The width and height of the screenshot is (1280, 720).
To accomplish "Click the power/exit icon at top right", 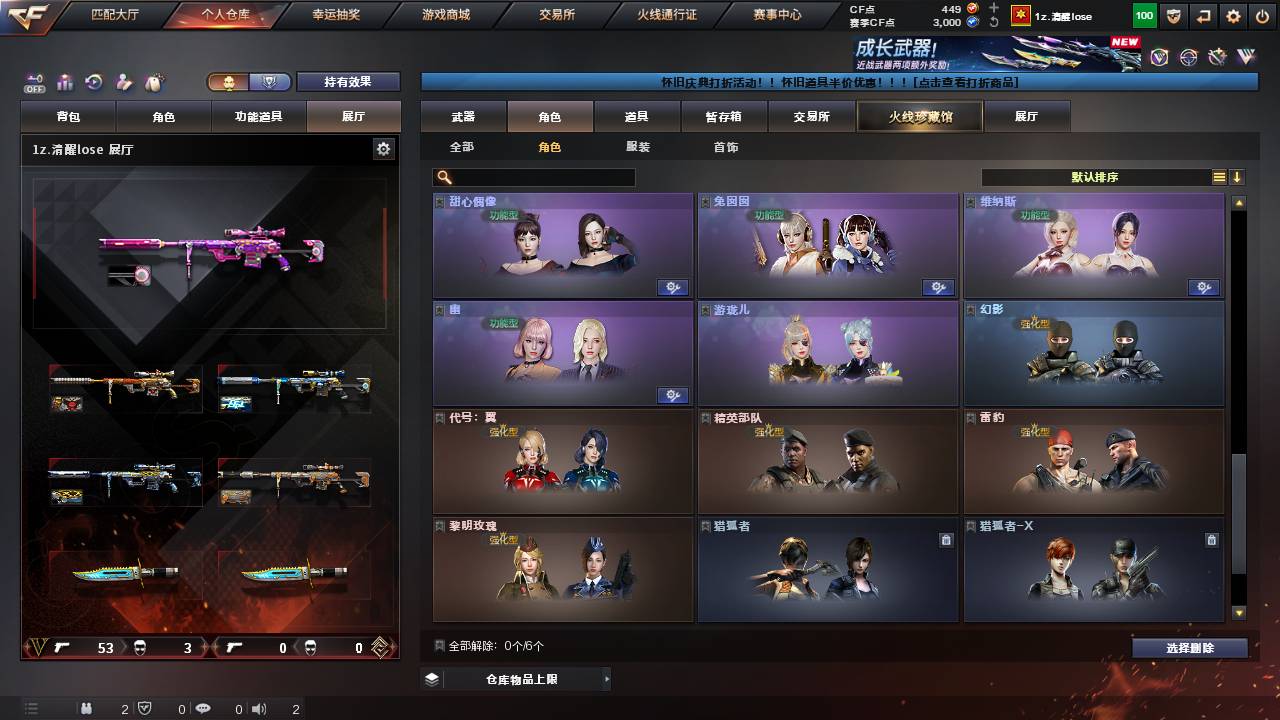I will [1263, 16].
